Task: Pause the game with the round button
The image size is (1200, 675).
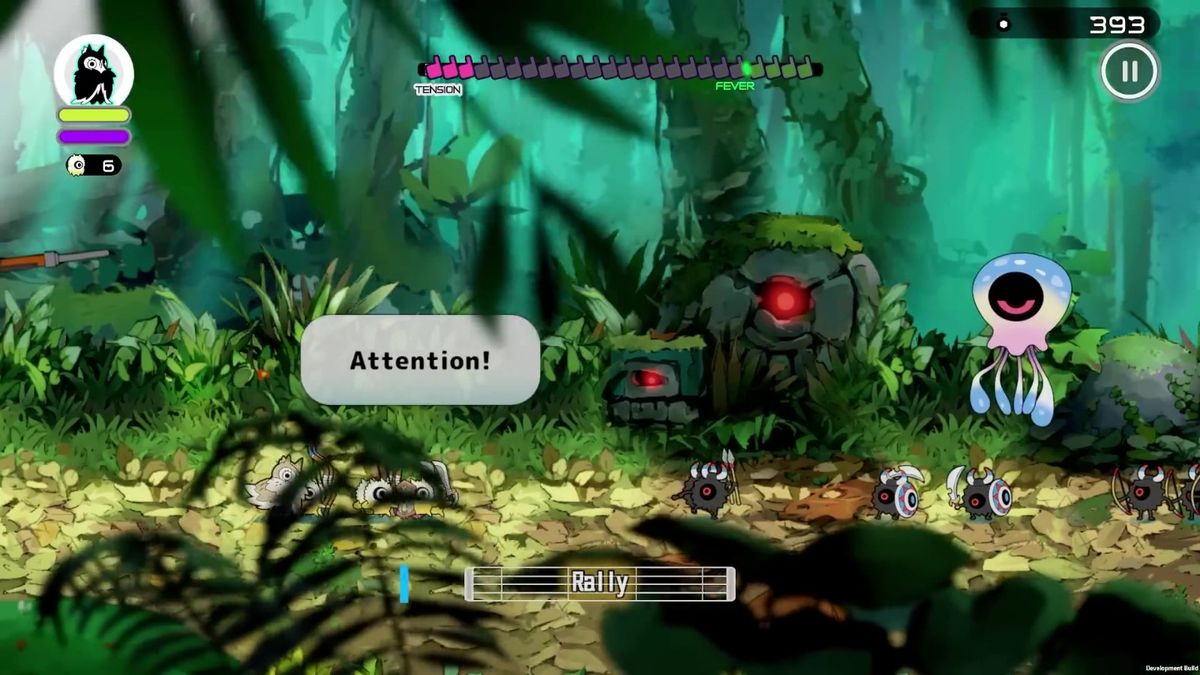Action: coord(1129,71)
